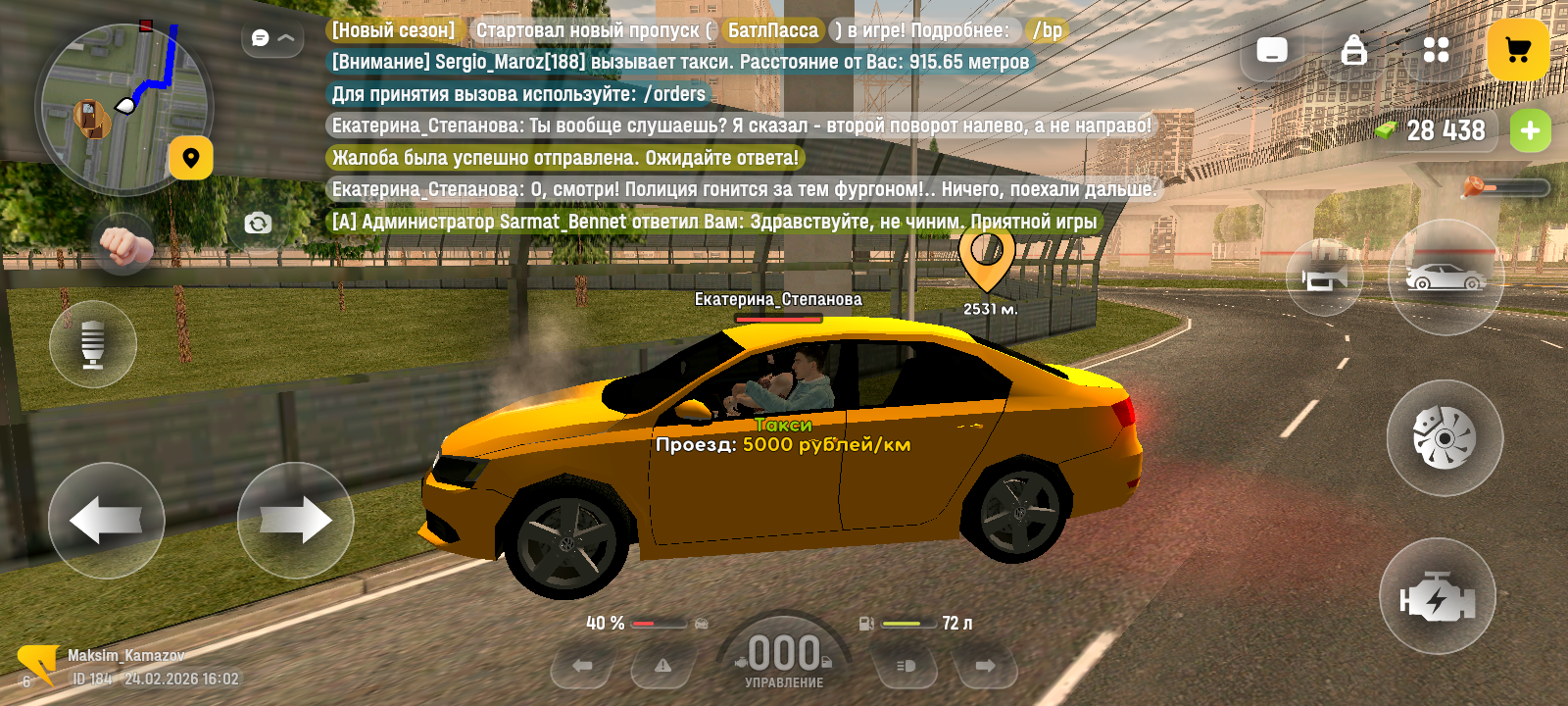1568x706 pixels.
Task: Toggle the hazard warning lights
Action: point(662,667)
